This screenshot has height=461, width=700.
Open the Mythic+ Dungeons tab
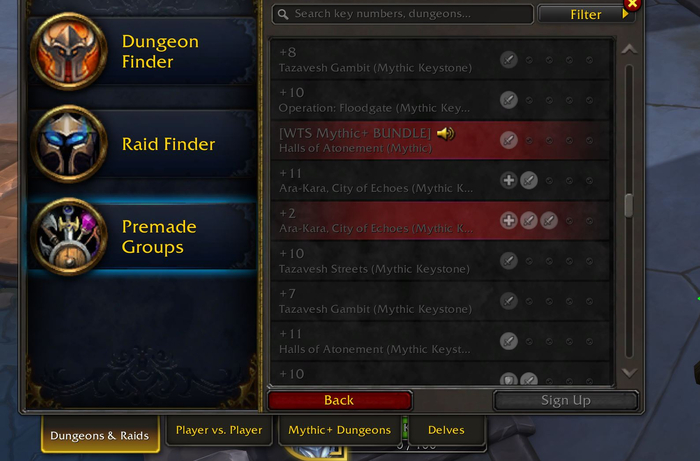pyautogui.click(x=340, y=431)
